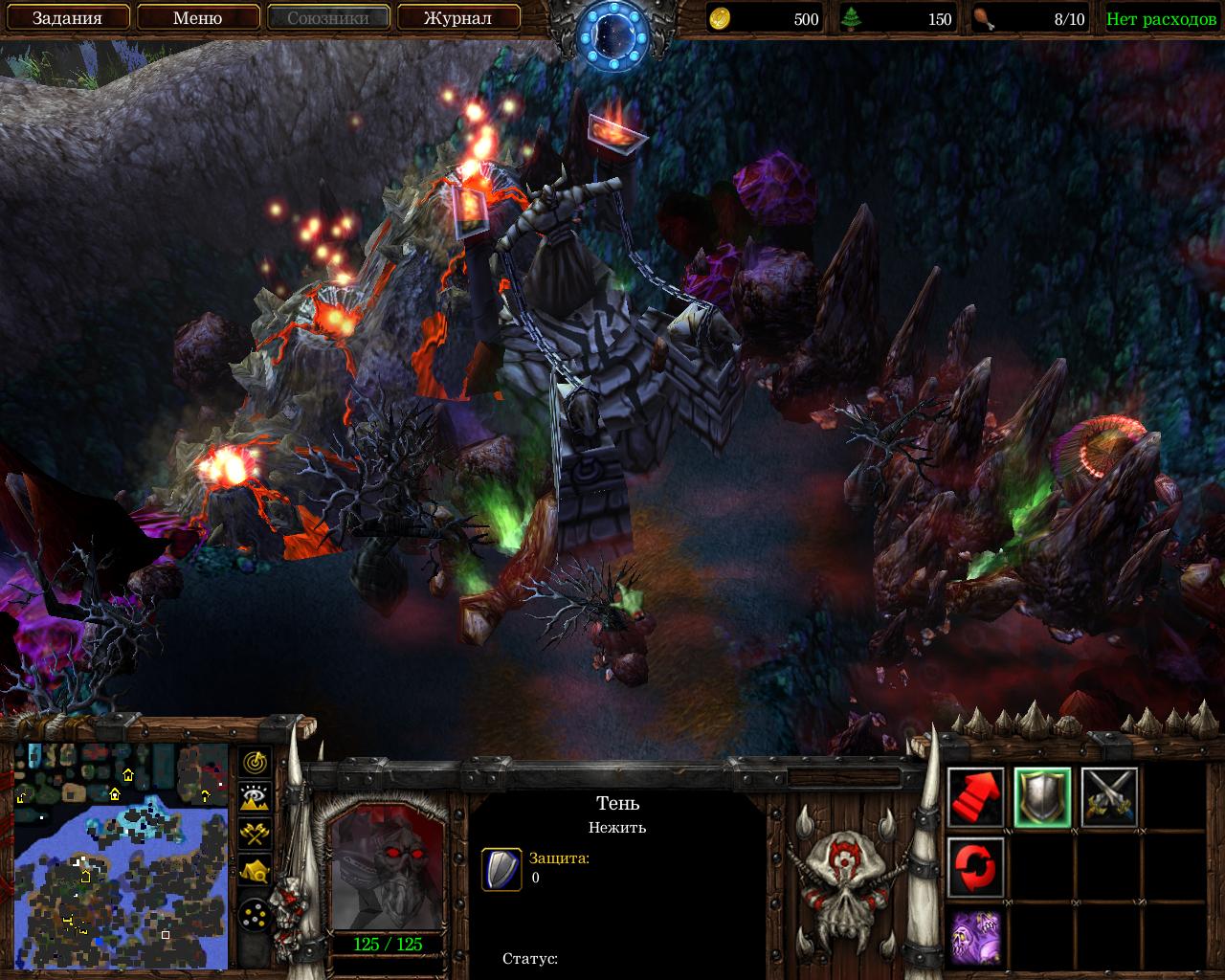Screen dimensions: 1225x980
Task: Open the Журнал message log
Action: [457, 18]
